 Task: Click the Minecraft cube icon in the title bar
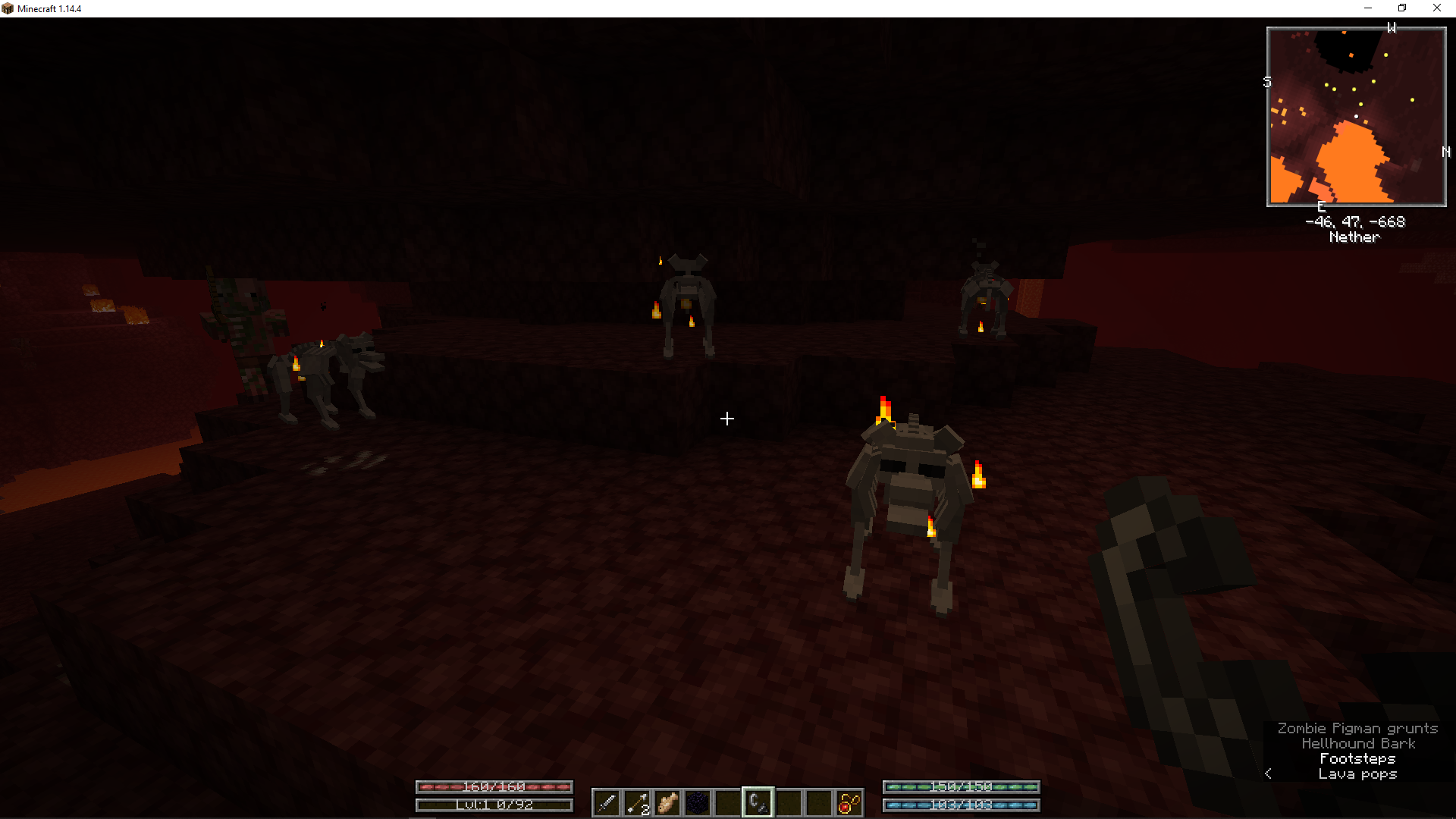tap(8, 8)
